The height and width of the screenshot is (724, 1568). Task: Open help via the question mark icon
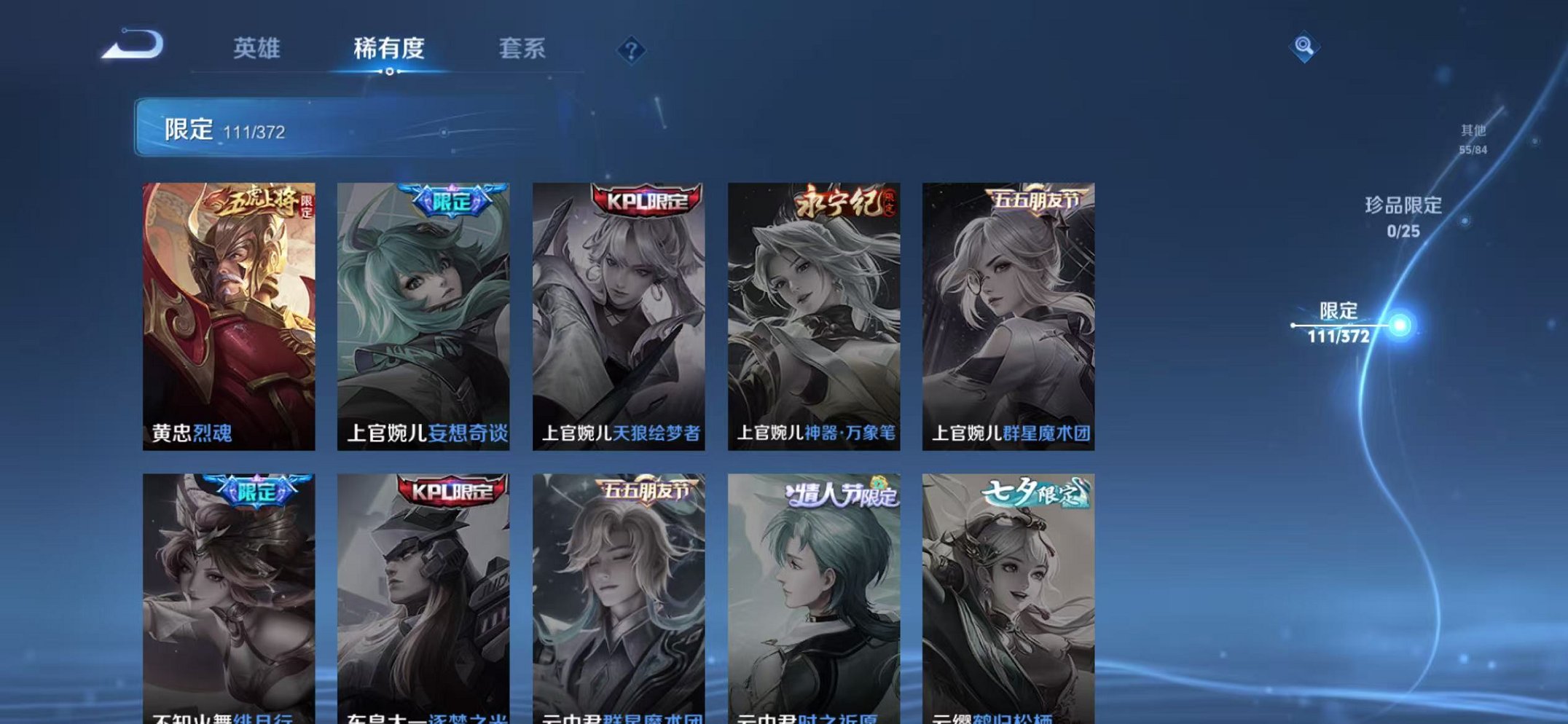click(631, 50)
